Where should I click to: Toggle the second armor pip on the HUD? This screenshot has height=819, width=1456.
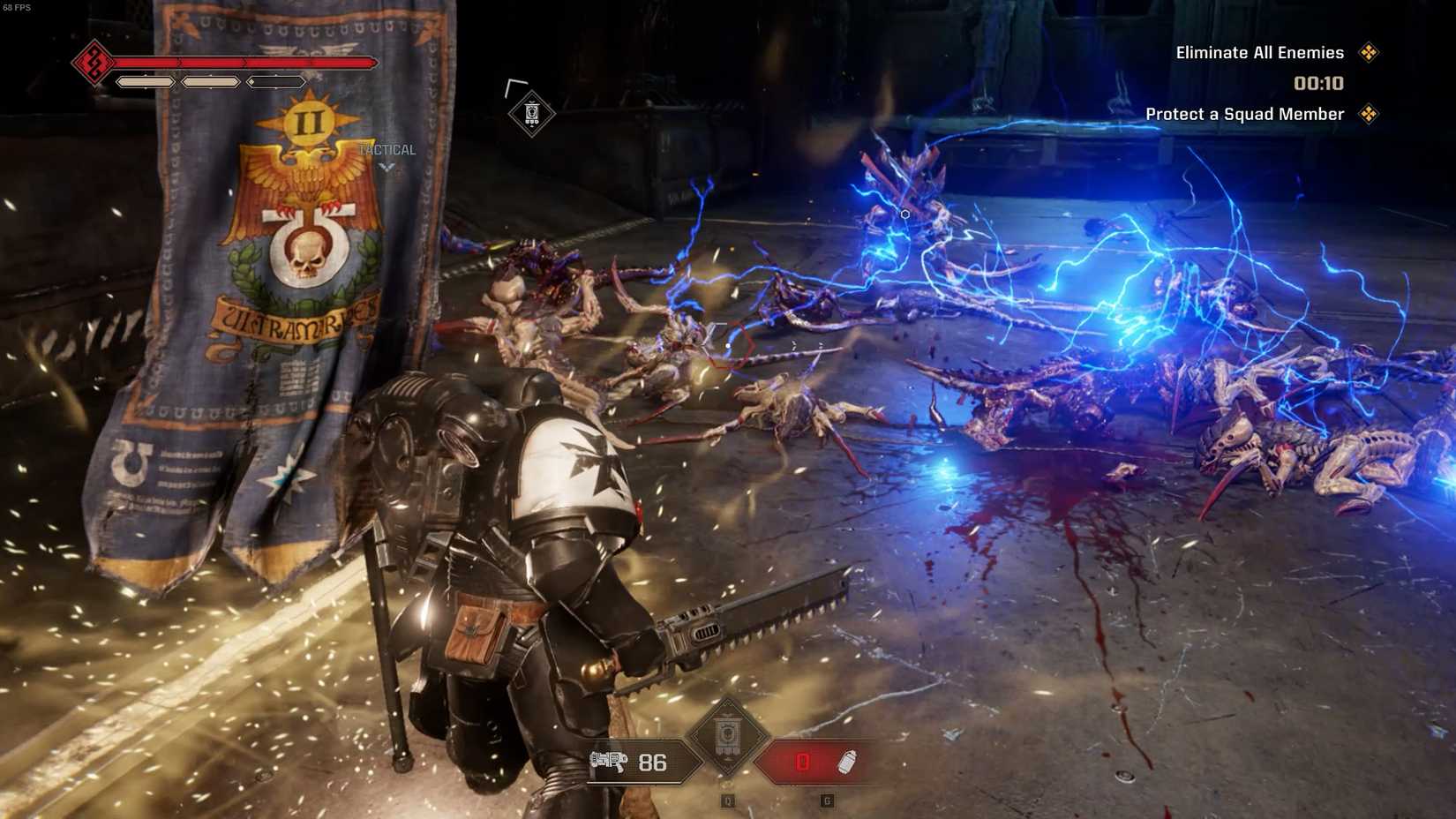point(210,81)
